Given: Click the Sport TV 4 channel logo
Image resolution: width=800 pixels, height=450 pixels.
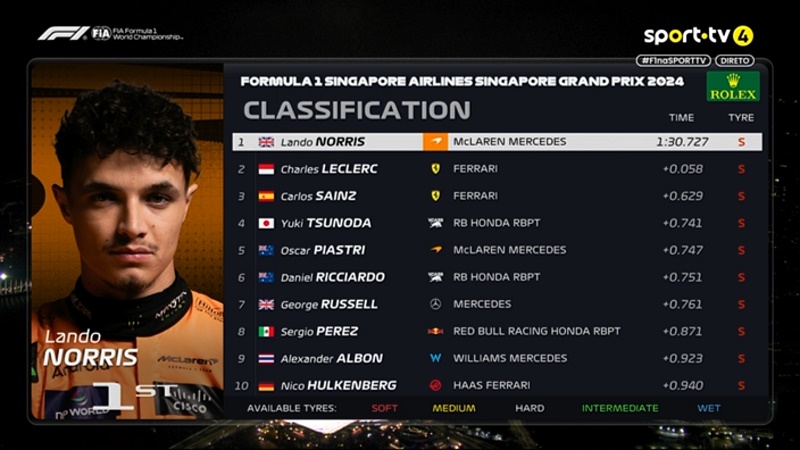Looking at the screenshot, I should coord(698,36).
